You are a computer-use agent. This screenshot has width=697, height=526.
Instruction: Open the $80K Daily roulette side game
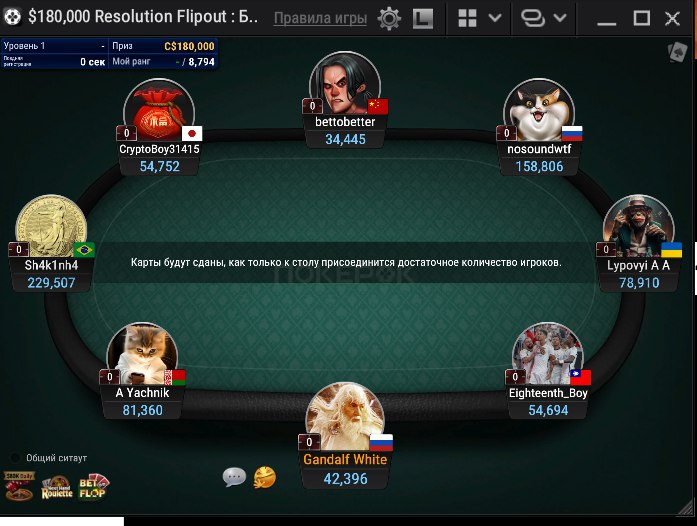19,487
